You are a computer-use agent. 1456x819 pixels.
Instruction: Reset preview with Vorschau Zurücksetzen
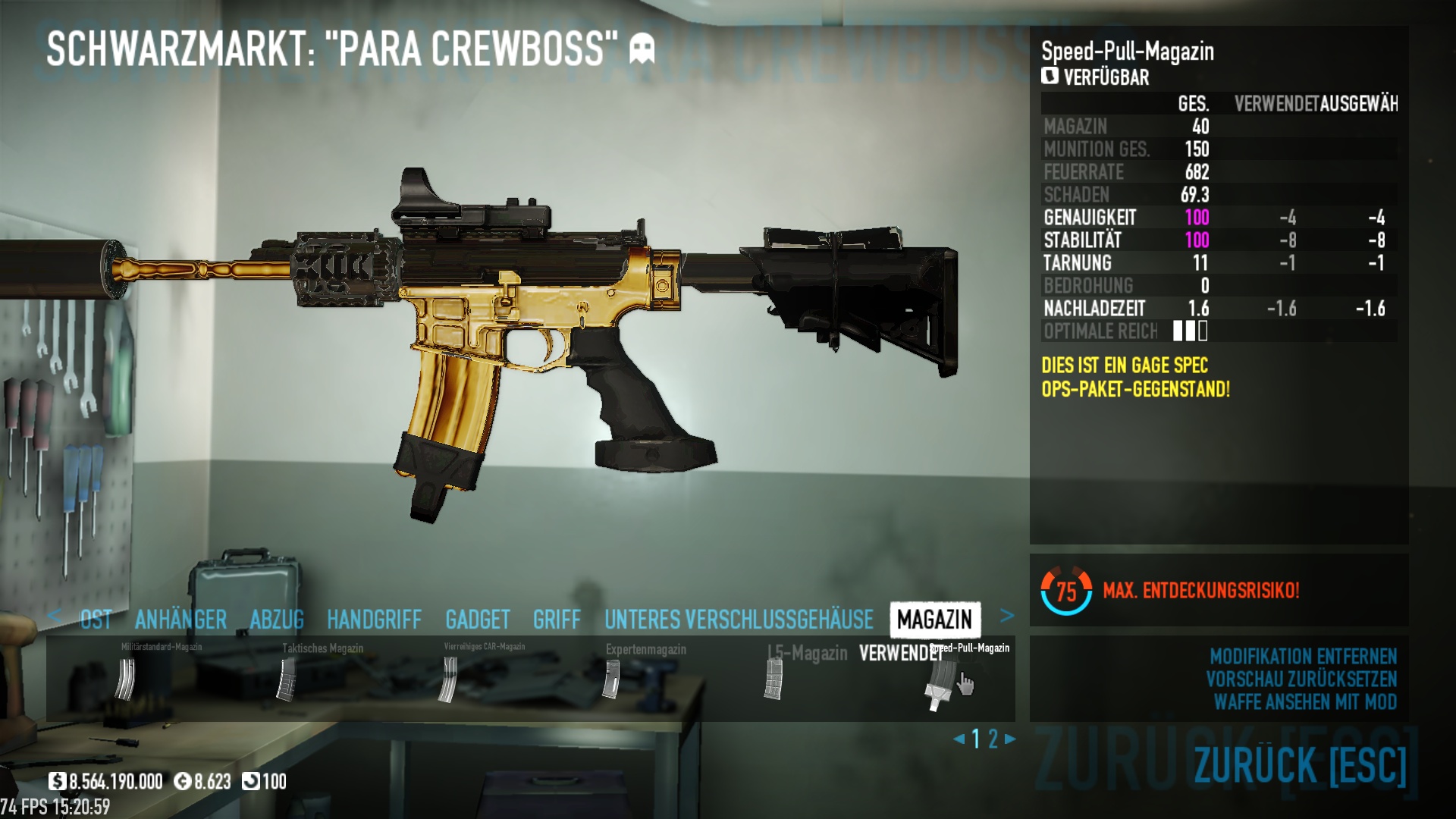click(1301, 679)
